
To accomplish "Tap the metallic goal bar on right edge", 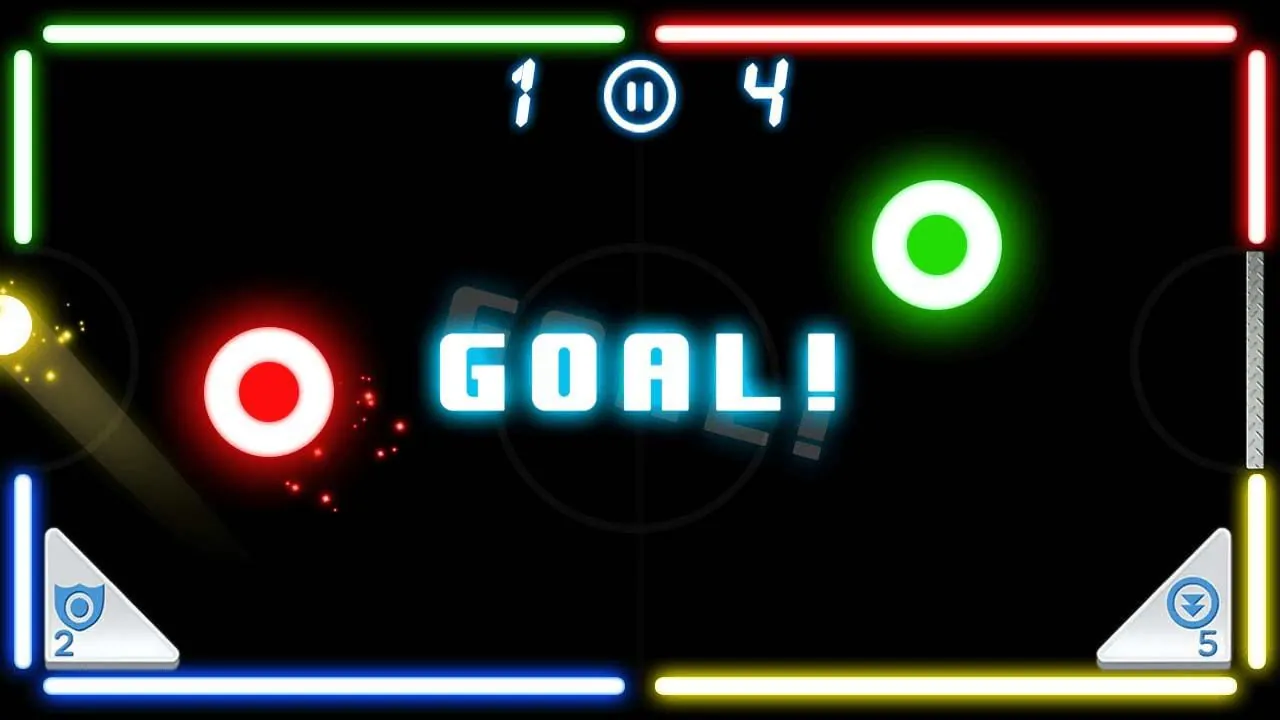I will click(1253, 360).
